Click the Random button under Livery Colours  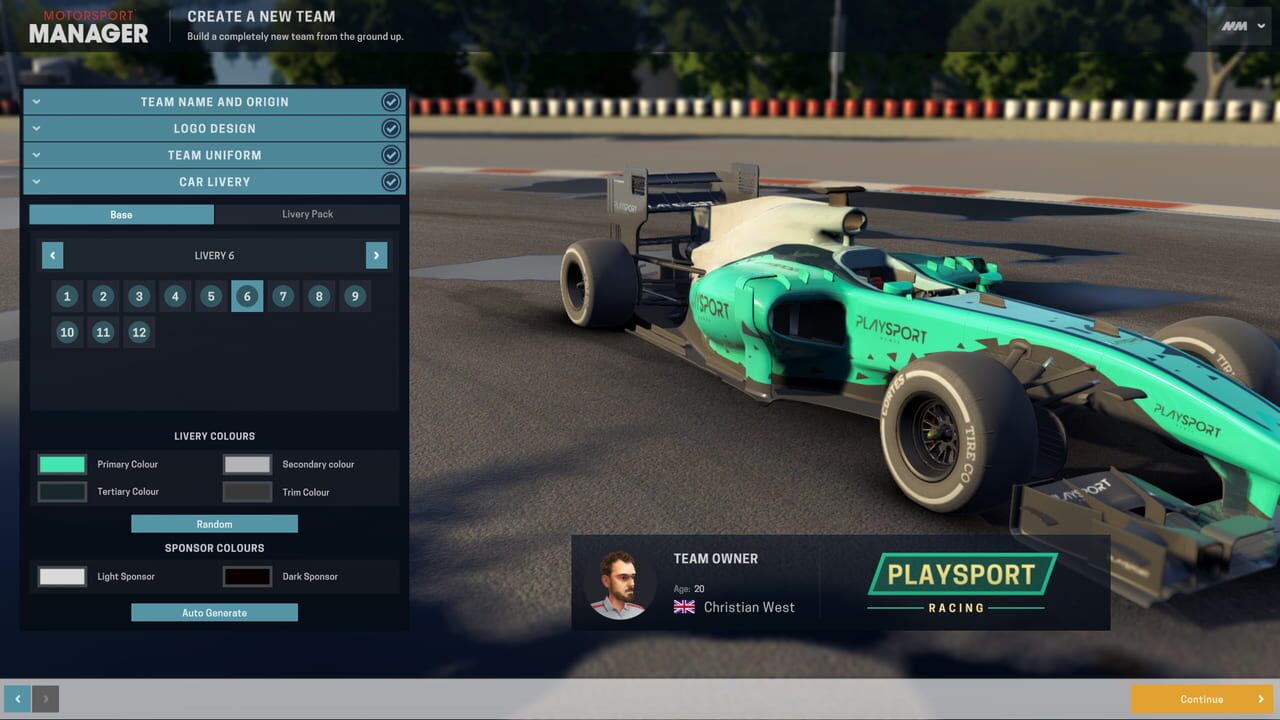point(214,523)
